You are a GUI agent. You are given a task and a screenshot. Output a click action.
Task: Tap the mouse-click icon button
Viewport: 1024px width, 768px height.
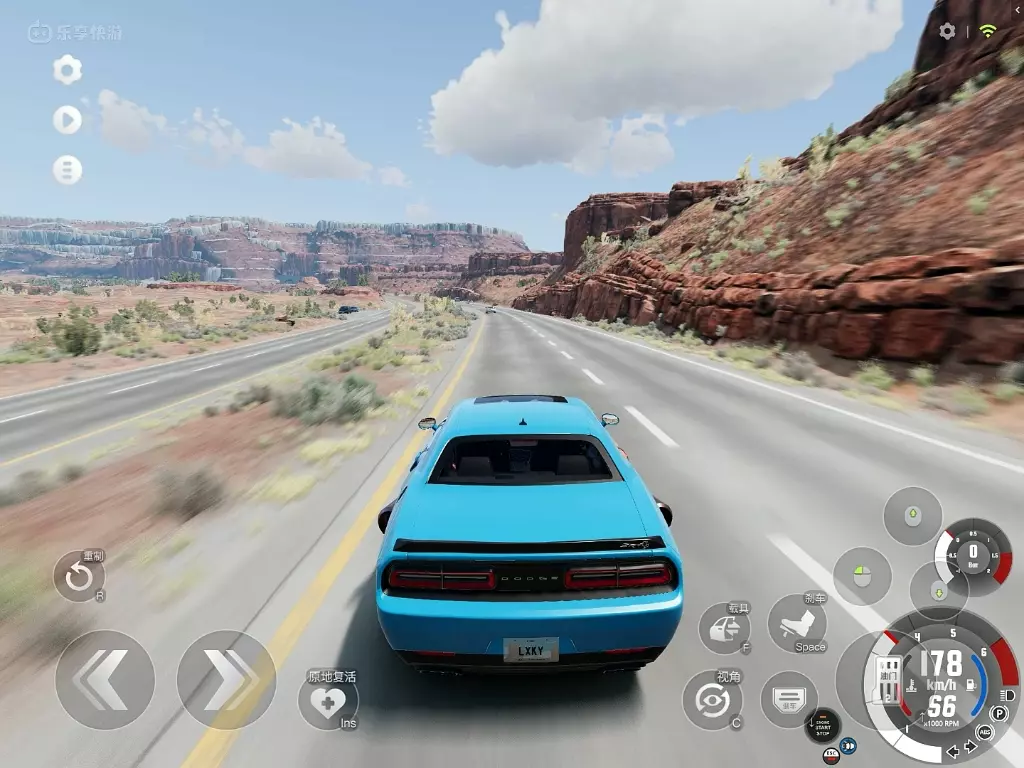point(862,575)
